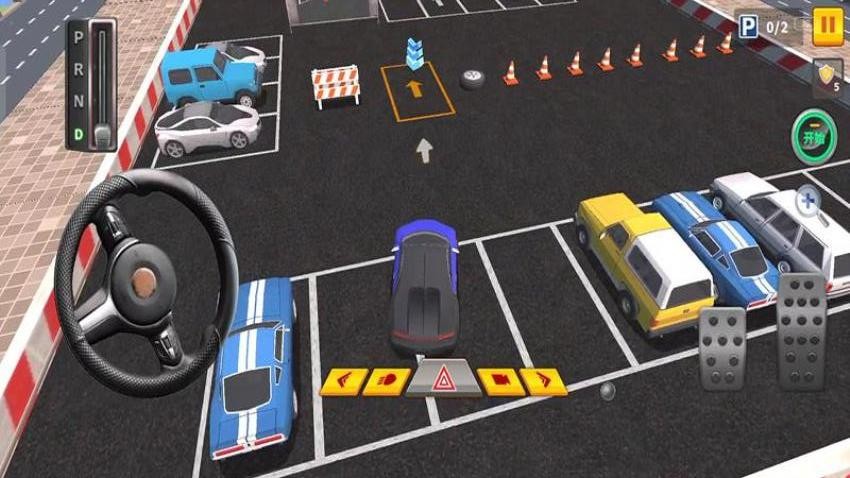Zoom in with the magnifier plus icon
The height and width of the screenshot is (478, 850).
808,202
